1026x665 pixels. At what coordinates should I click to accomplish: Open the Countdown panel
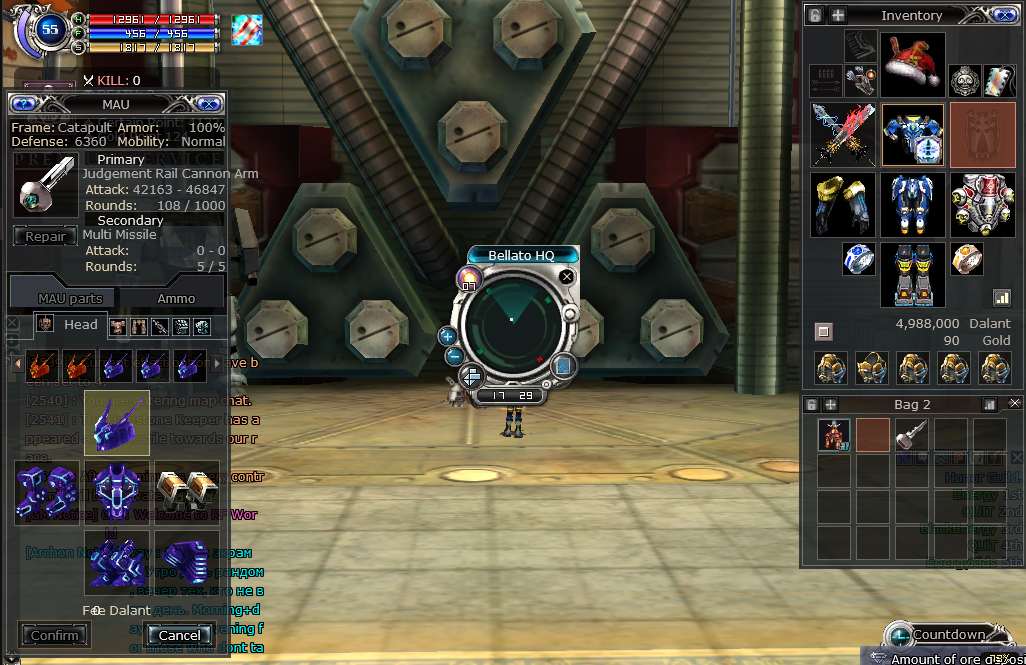pos(947,635)
